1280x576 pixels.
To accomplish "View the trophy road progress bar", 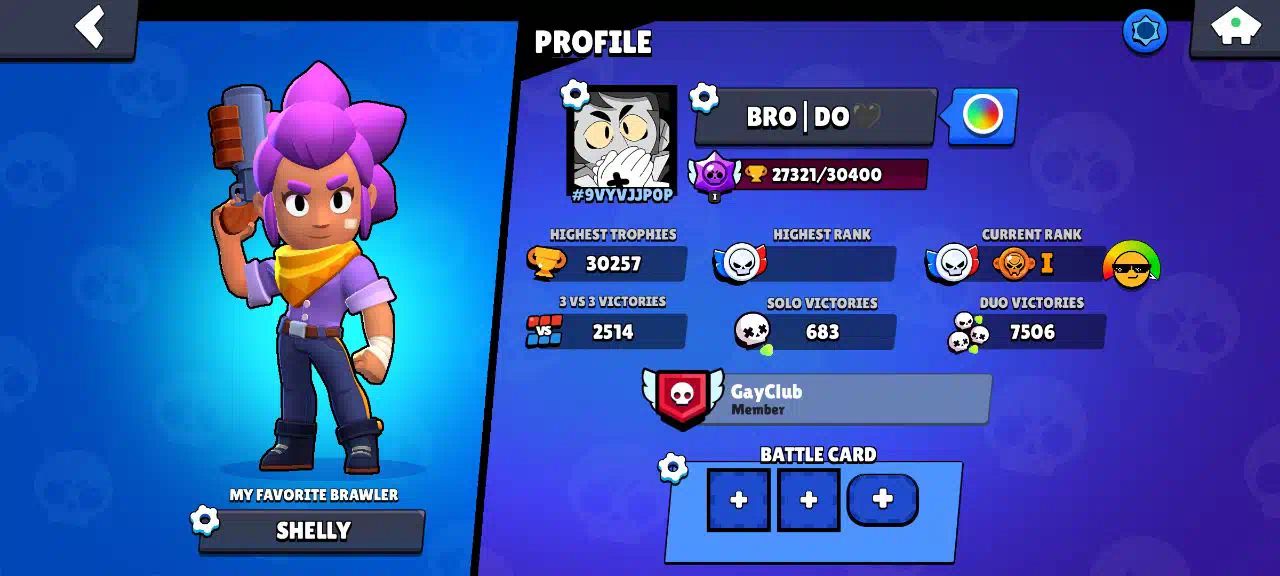I will [826, 174].
